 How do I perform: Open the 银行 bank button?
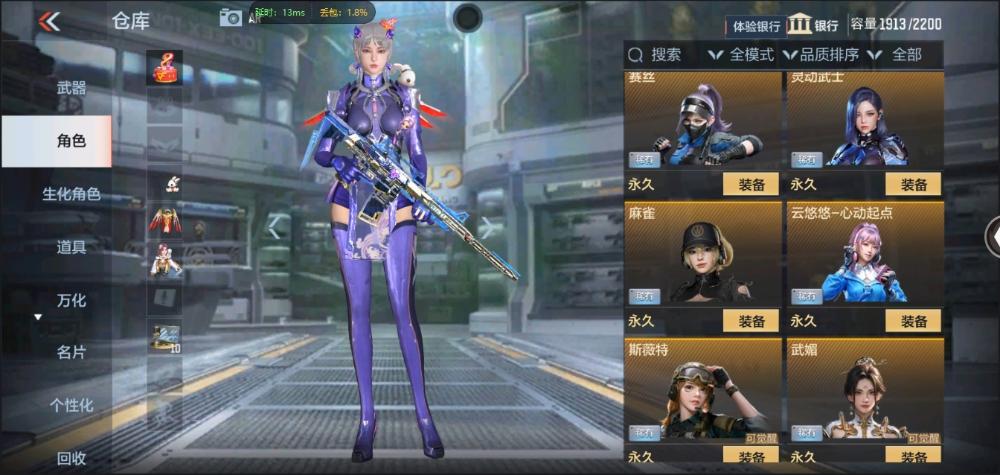[x=813, y=25]
